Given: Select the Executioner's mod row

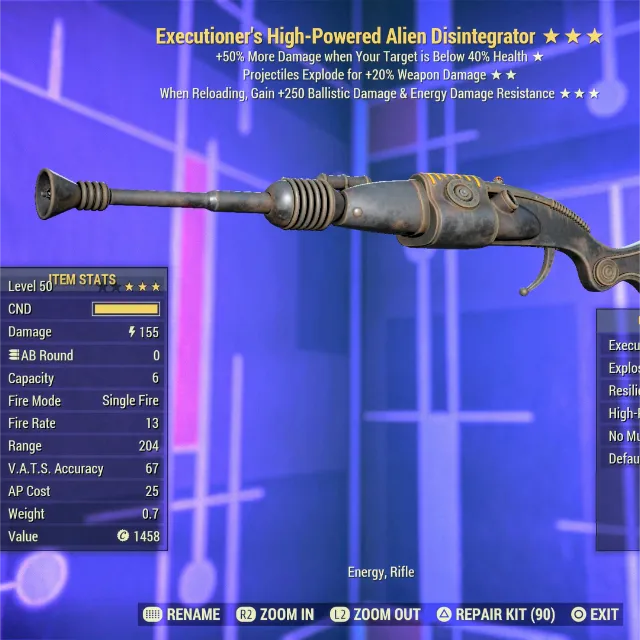Looking at the screenshot, I should pyautogui.click(x=623, y=345).
